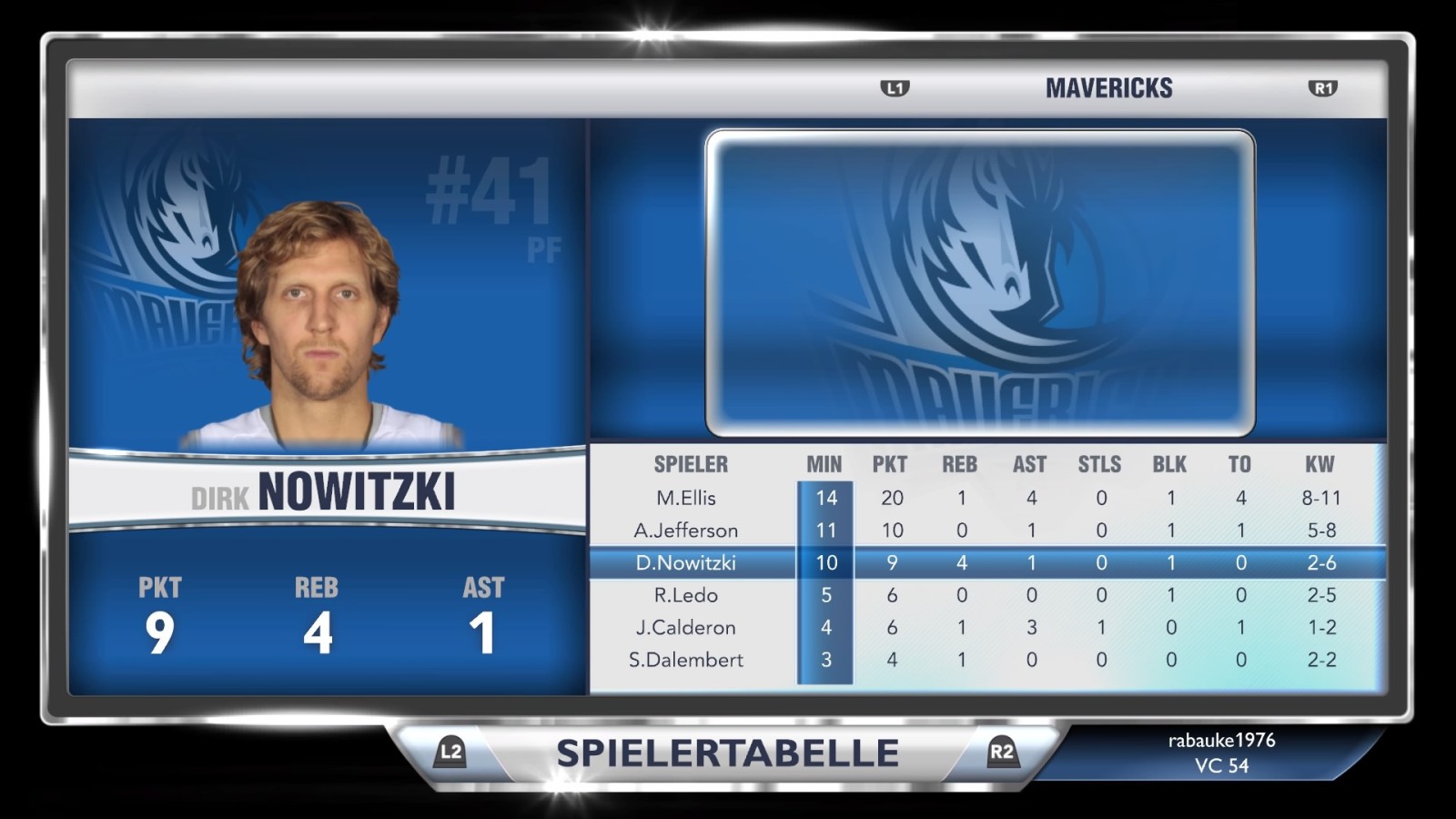Choose the highlighted D.Nowitzki row
Image resolution: width=1456 pixels, height=819 pixels.
[686, 563]
